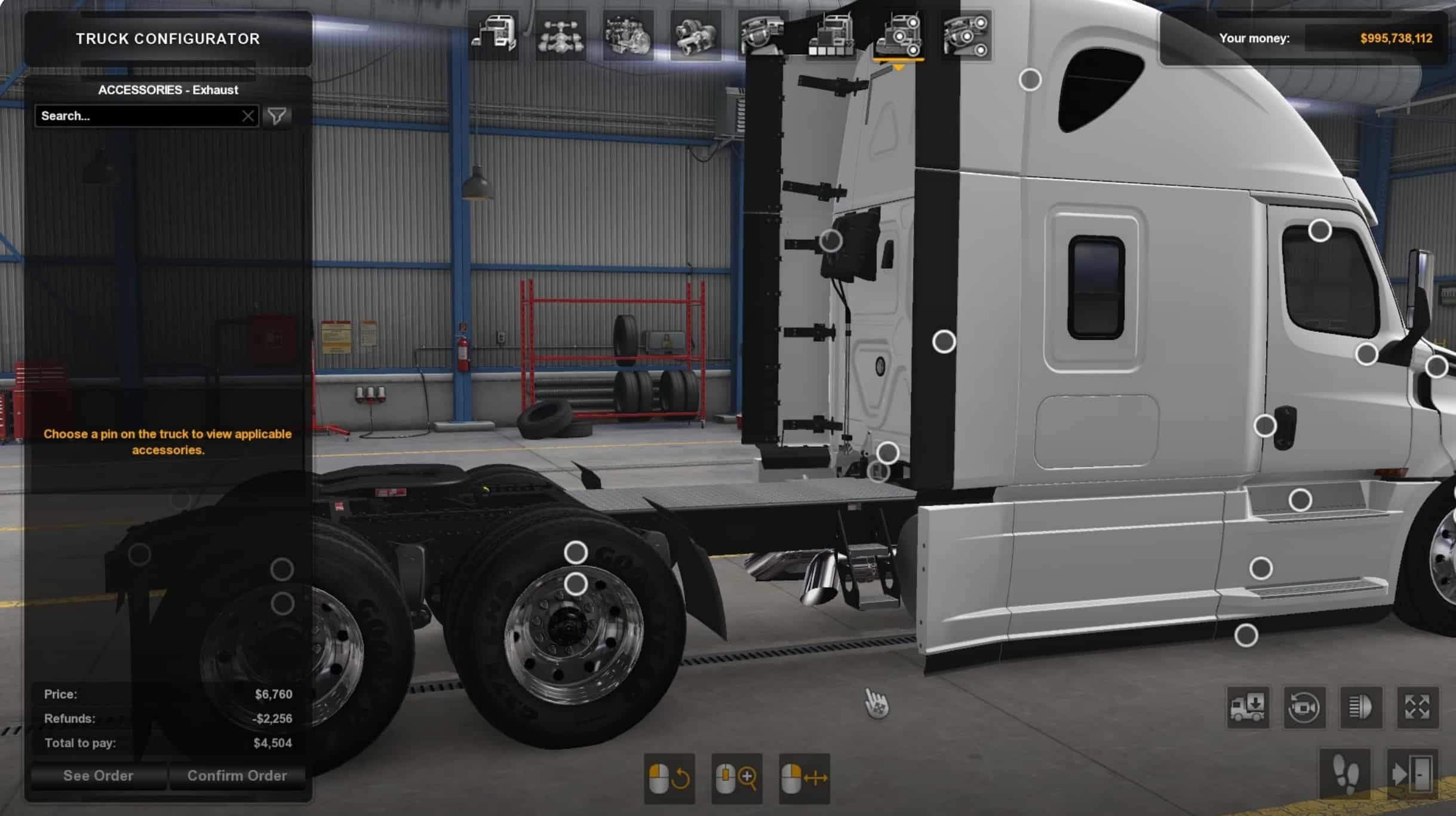Select the exterior accessories truck-with-pins tab

(x=898, y=35)
